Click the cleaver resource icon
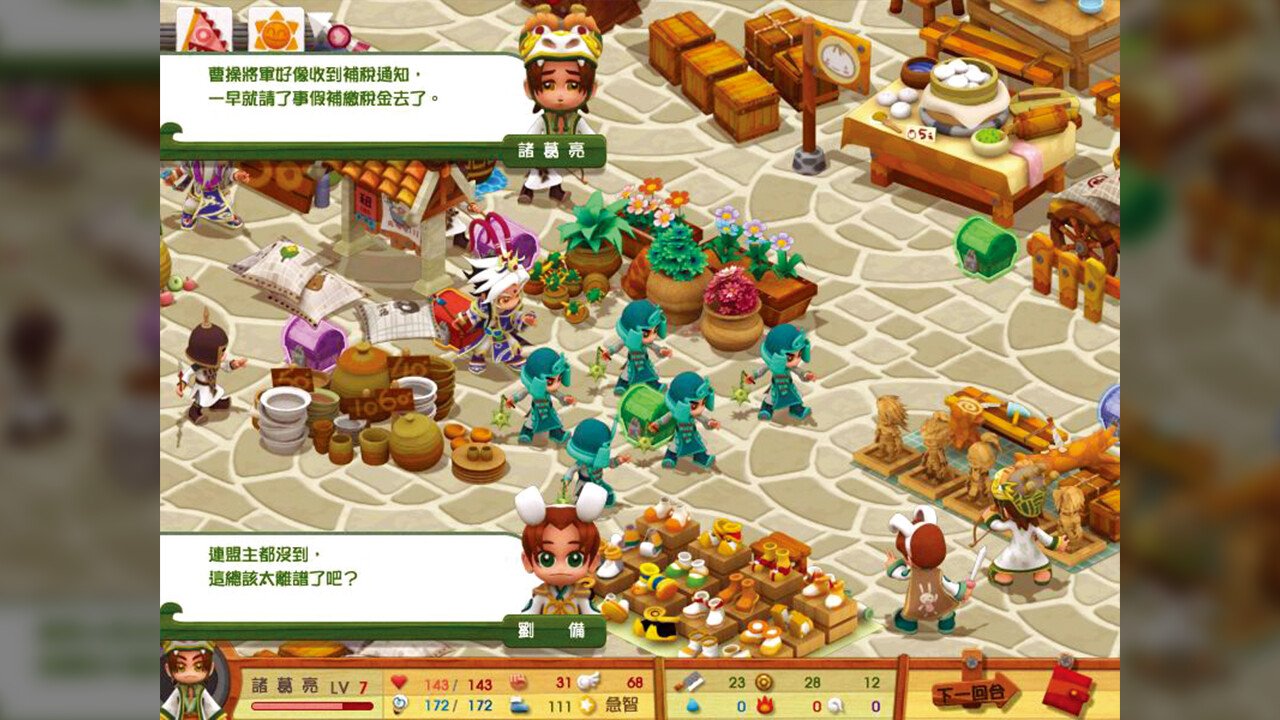Viewport: 1280px width, 720px height. [x=686, y=683]
